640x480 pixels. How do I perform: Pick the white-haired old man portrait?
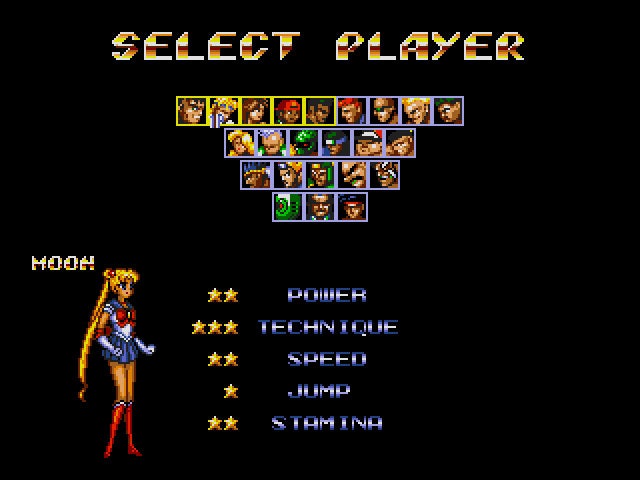pyautogui.click(x=271, y=142)
